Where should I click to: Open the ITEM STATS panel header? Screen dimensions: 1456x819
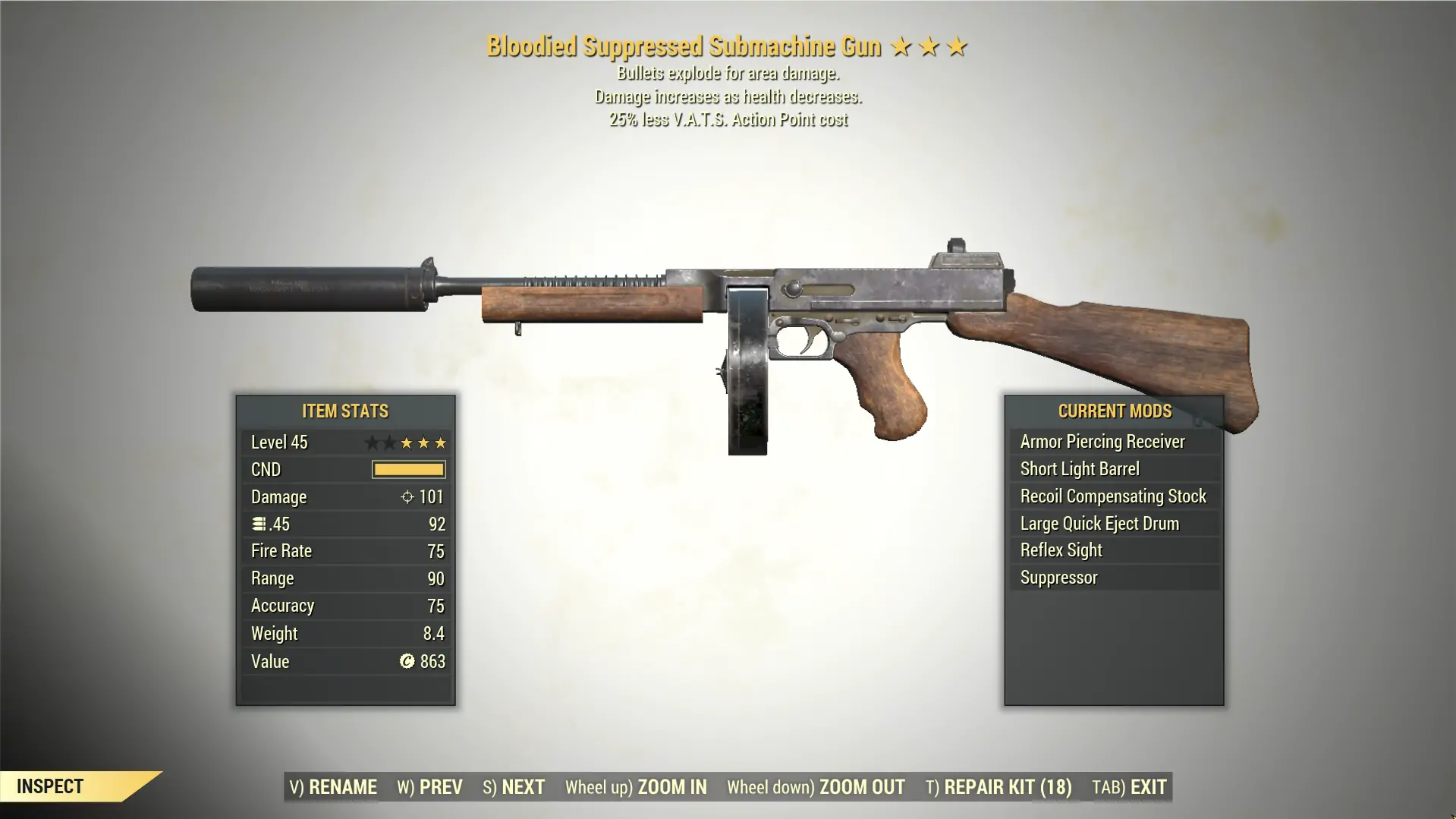(344, 411)
